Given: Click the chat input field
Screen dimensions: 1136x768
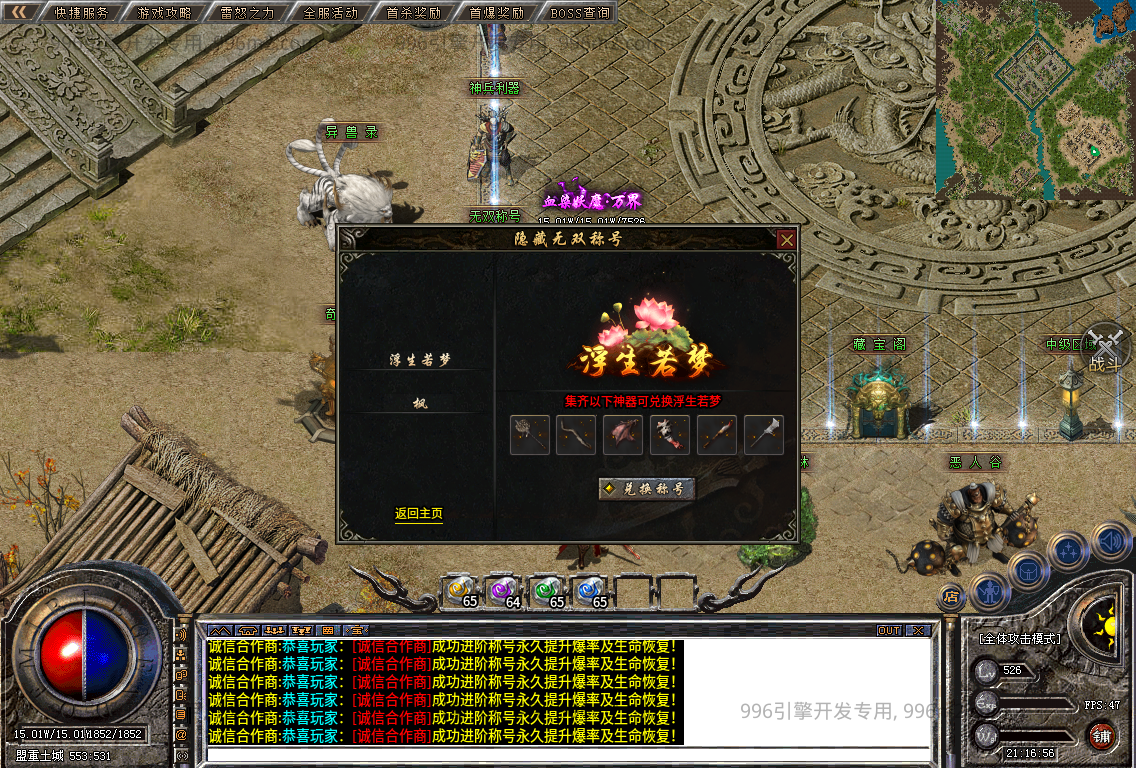Looking at the screenshot, I should click(x=568, y=755).
